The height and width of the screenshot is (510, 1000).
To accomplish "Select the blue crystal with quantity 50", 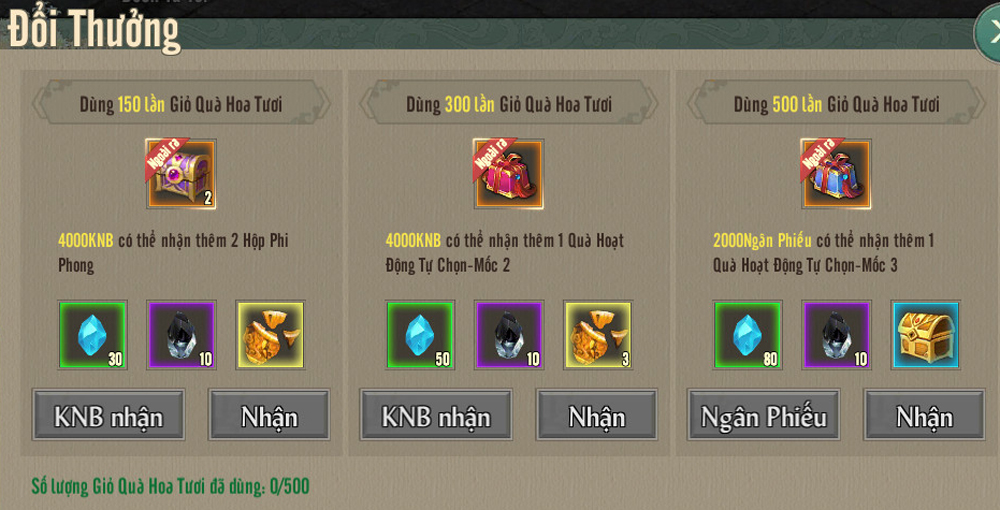I will click(420, 334).
